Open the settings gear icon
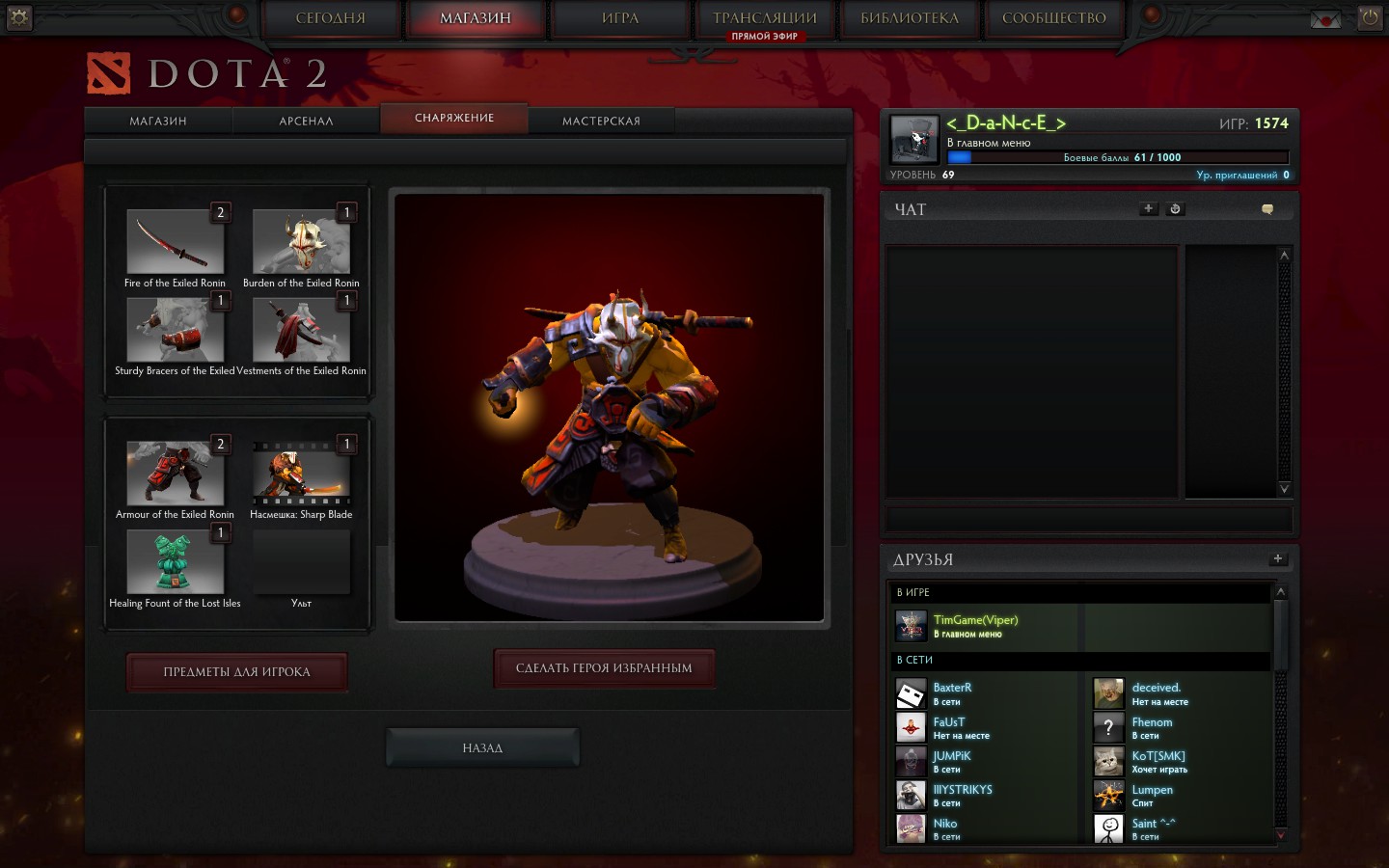 click(x=18, y=17)
